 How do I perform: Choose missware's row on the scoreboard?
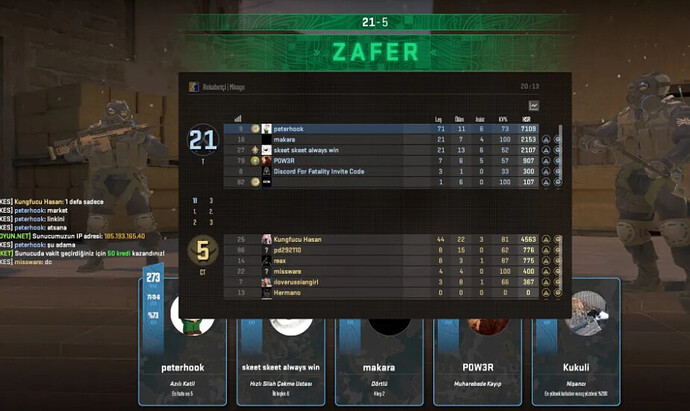tap(390, 272)
